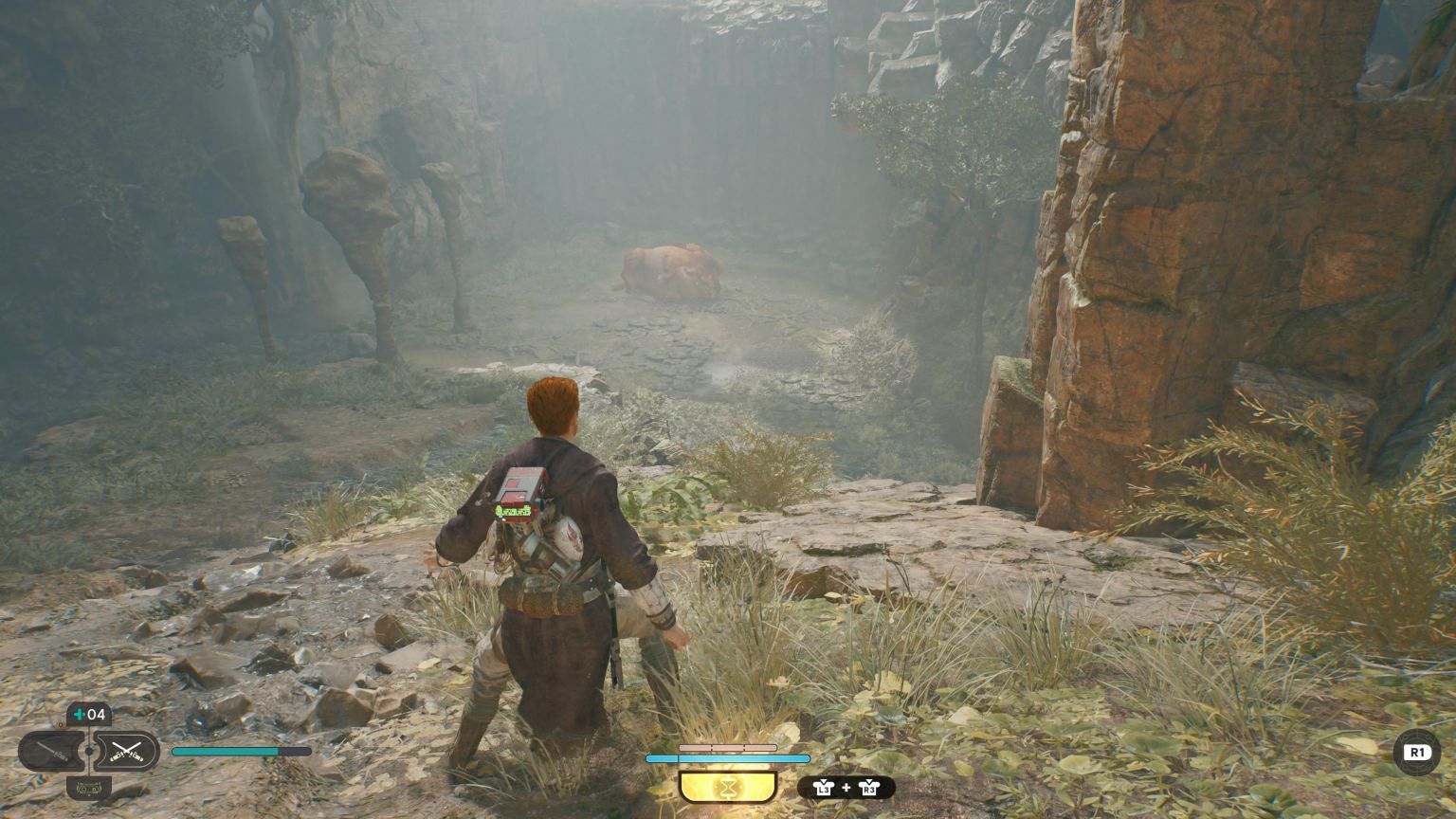Screen dimensions: 1456x819
Task: Open the L3 + R3 combo prompt
Action: point(845,788)
